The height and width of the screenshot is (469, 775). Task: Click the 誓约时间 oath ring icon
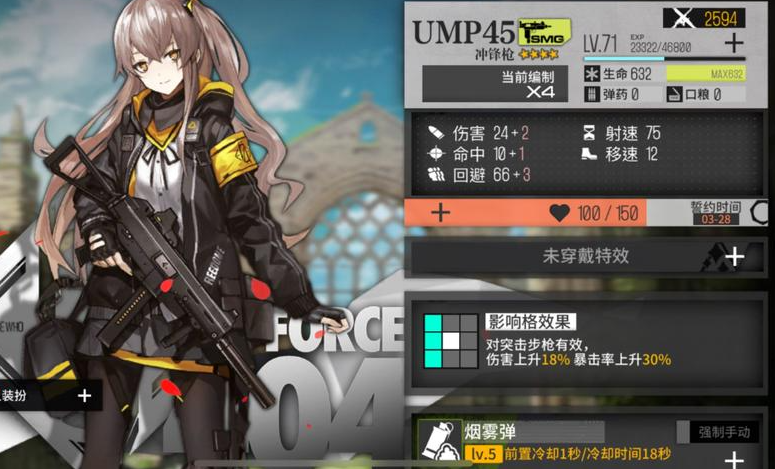pyautogui.click(x=760, y=214)
